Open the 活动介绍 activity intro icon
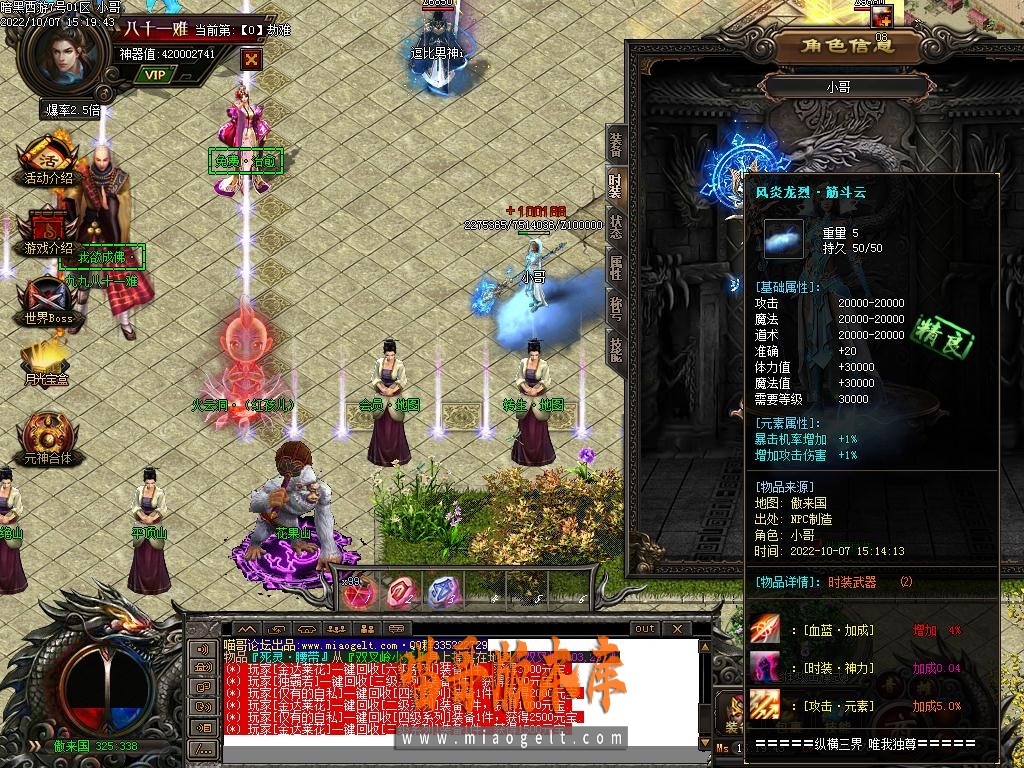Viewport: 1024px width, 768px height. (x=47, y=161)
